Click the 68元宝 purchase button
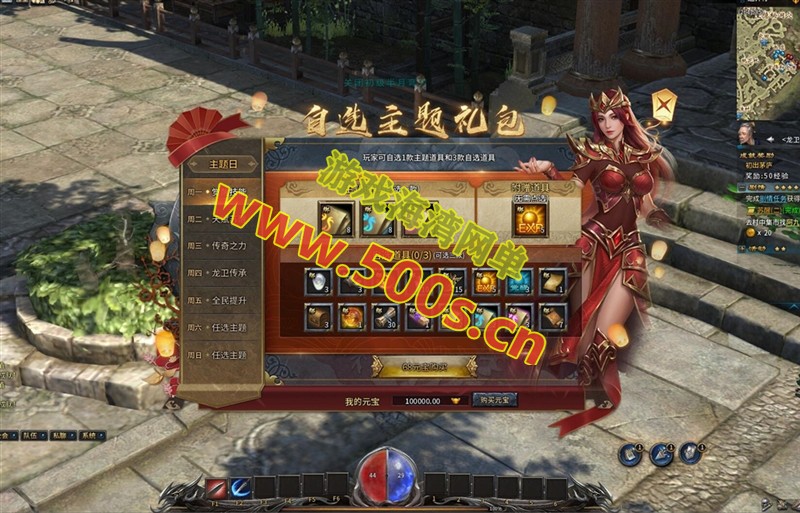 coord(424,367)
